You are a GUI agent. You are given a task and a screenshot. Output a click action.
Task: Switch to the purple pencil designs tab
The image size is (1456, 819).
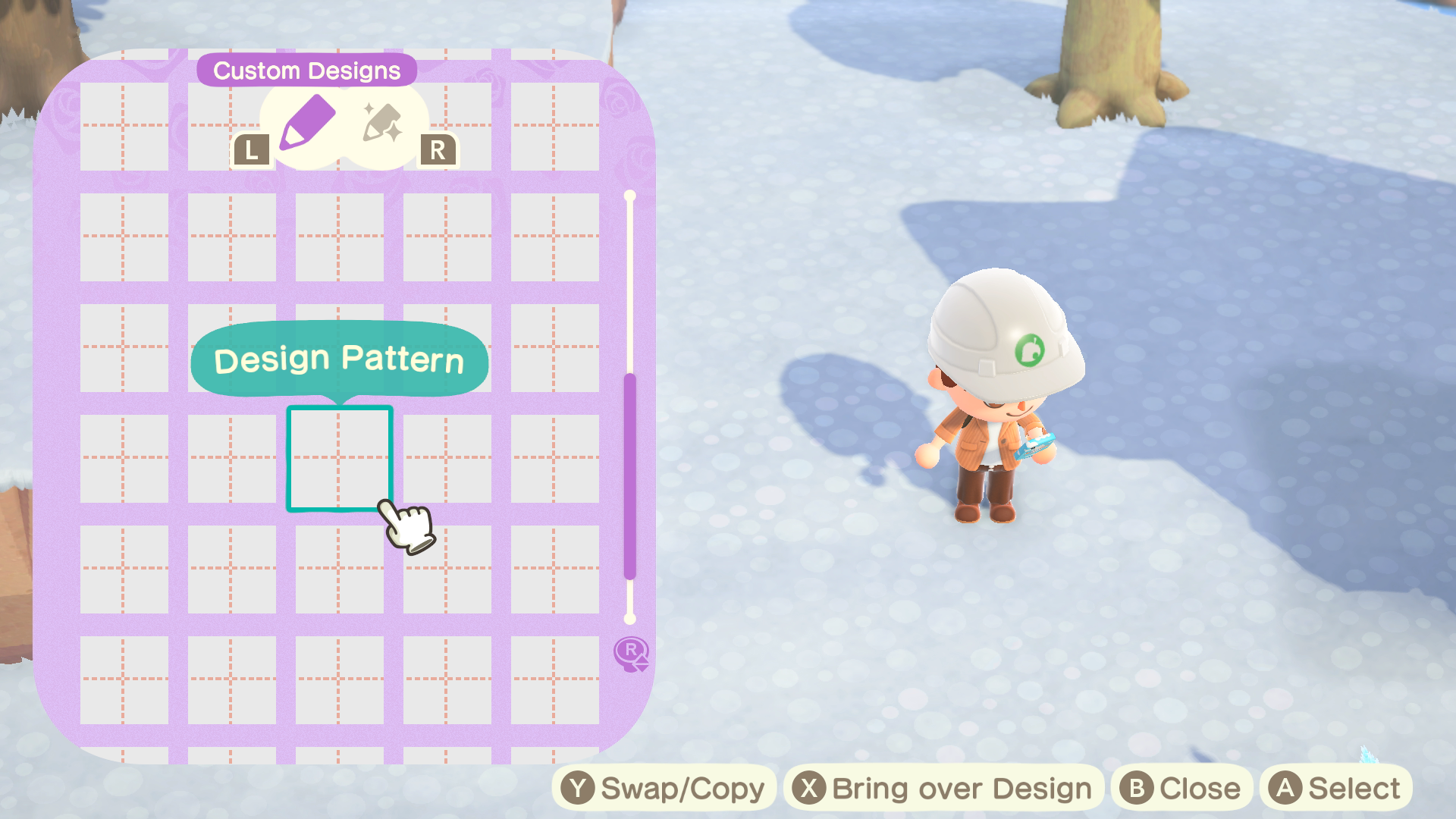pyautogui.click(x=307, y=124)
